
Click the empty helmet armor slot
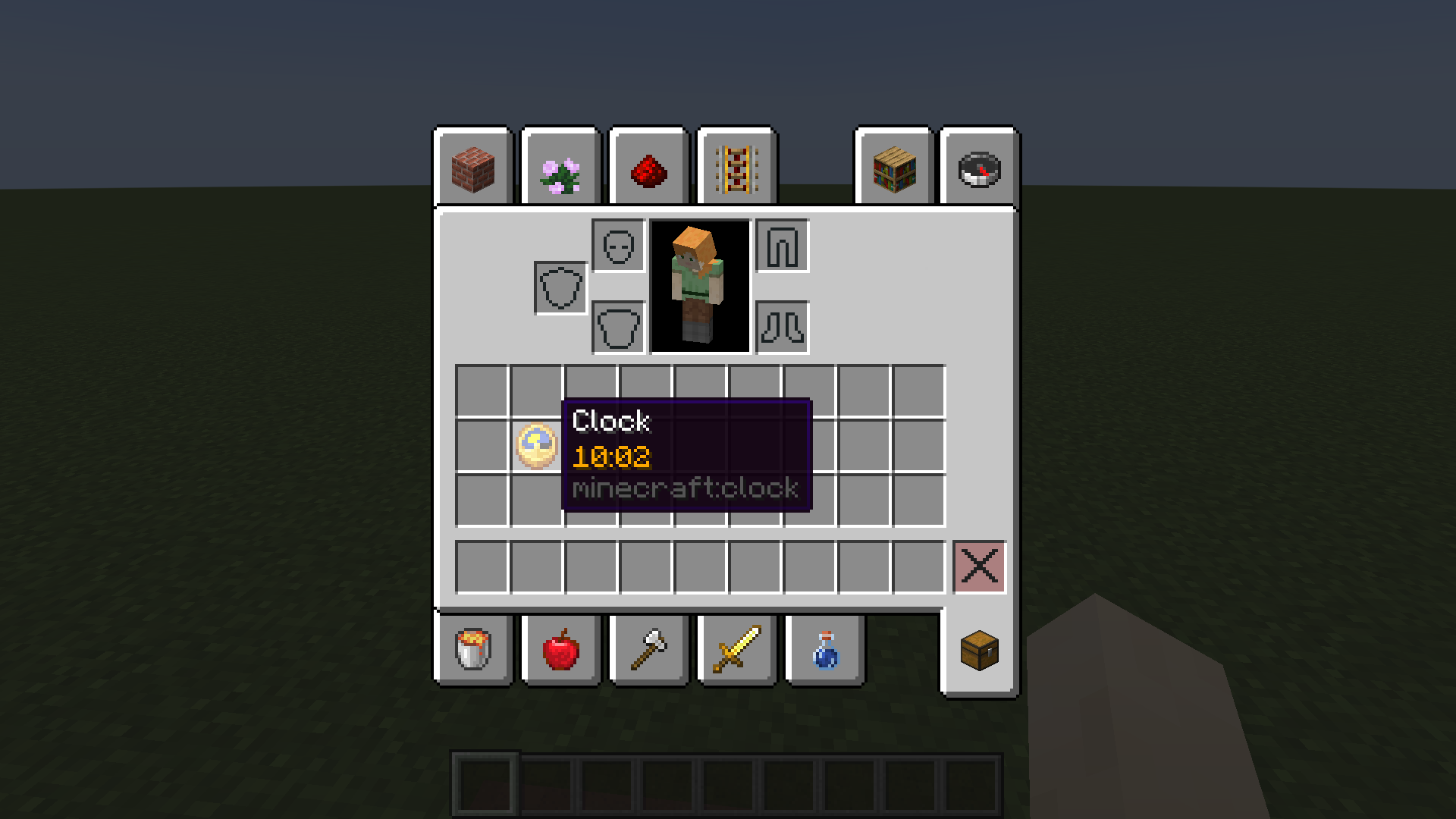(x=618, y=246)
